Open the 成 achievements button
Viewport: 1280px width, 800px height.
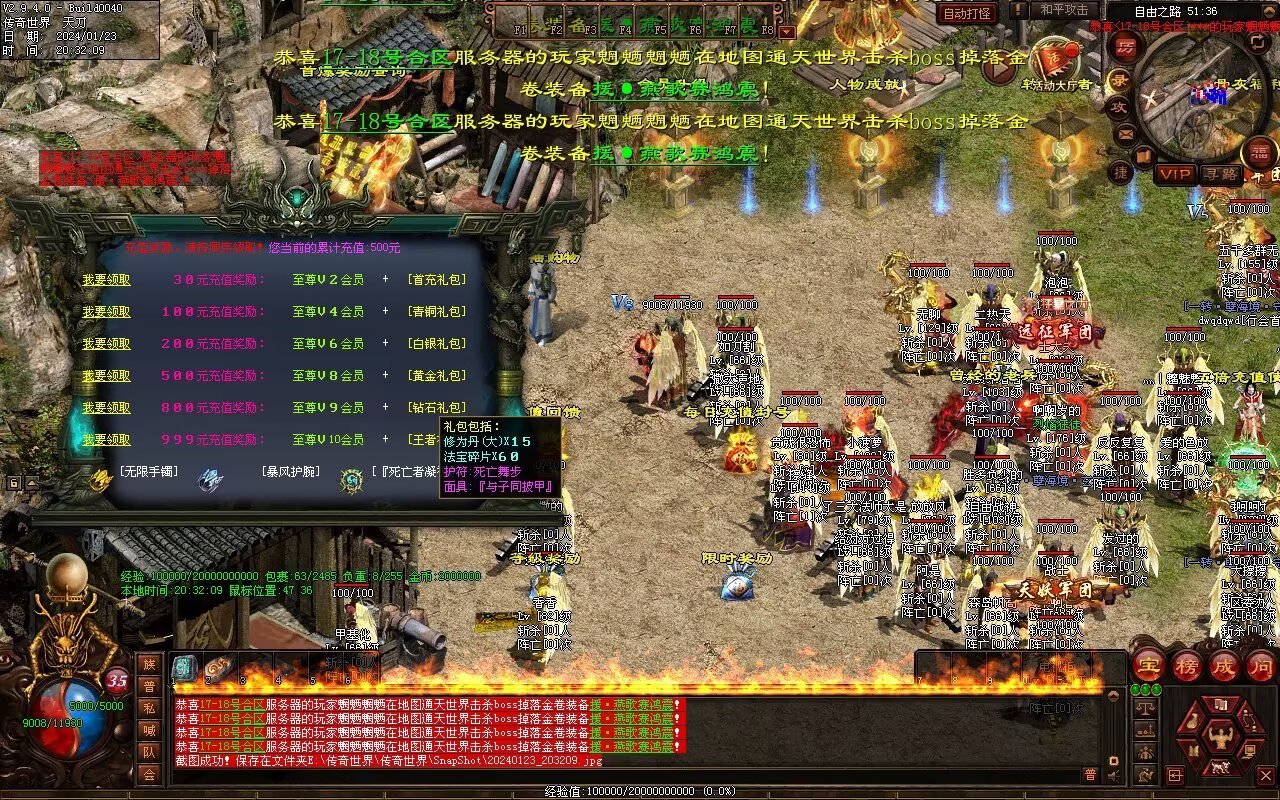(1224, 665)
